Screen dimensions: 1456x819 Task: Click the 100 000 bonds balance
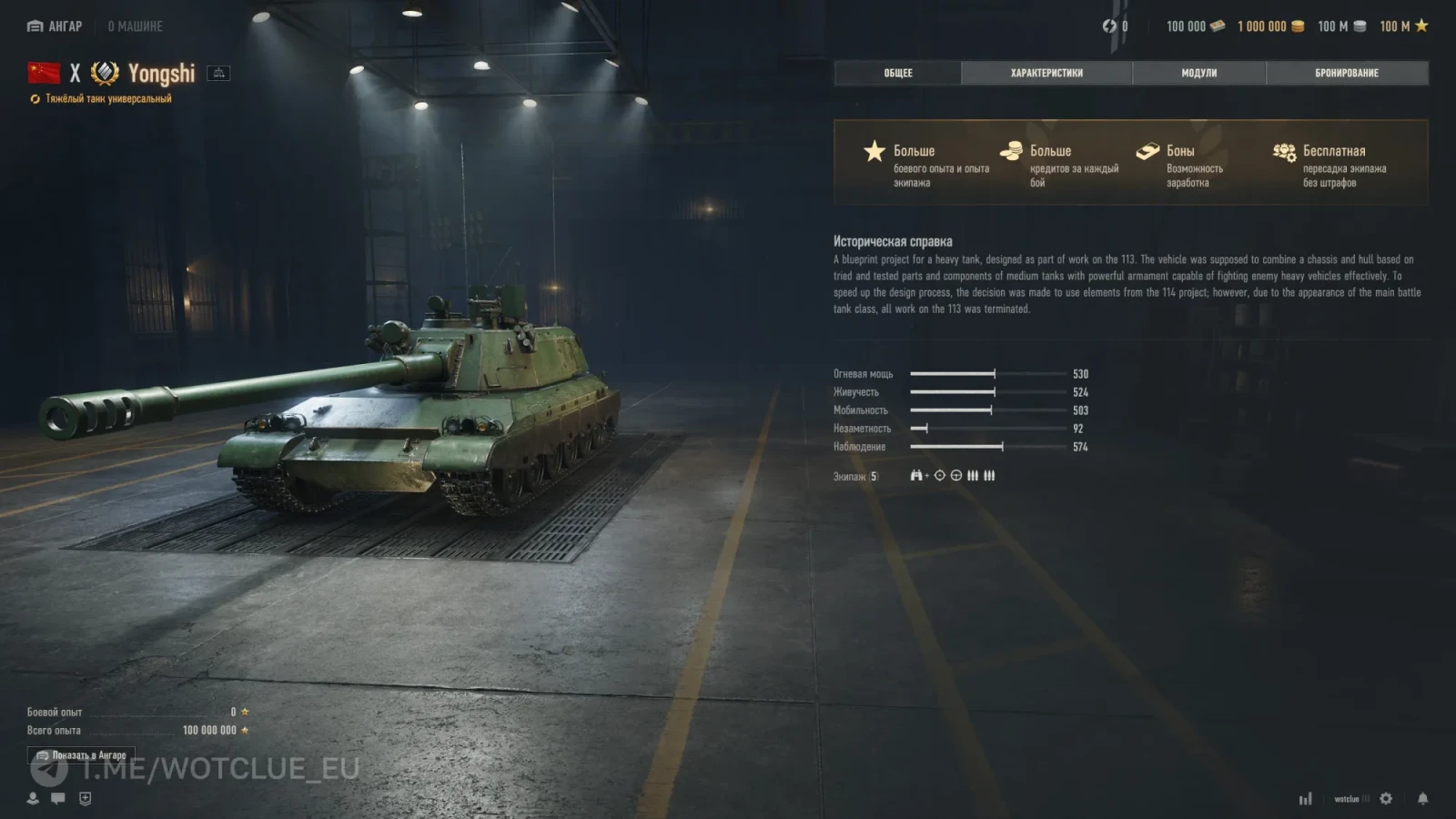pos(1195,26)
